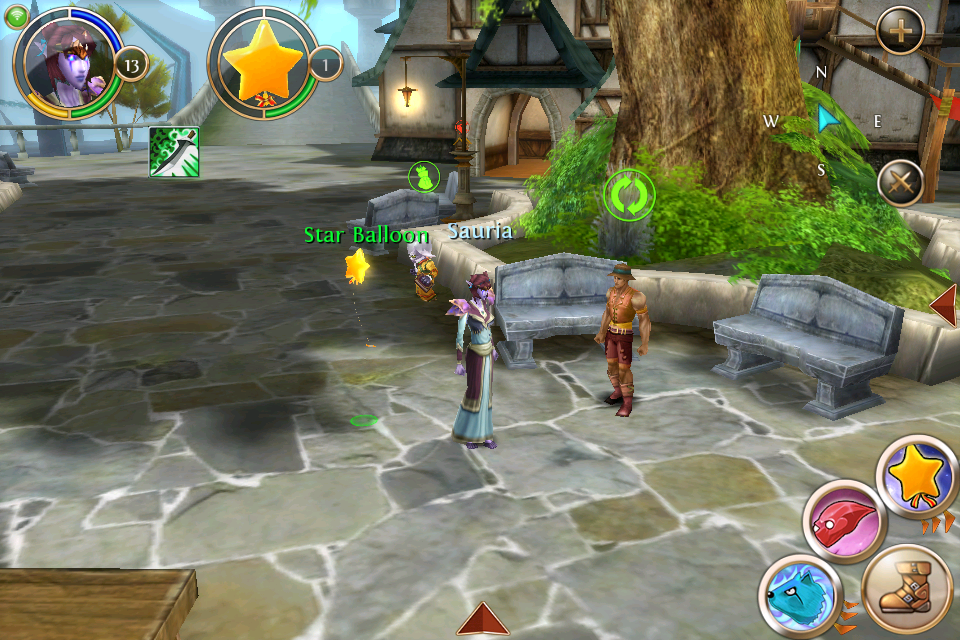This screenshot has width=960, height=640.
Task: Tap the green pet marker icon
Action: click(424, 177)
